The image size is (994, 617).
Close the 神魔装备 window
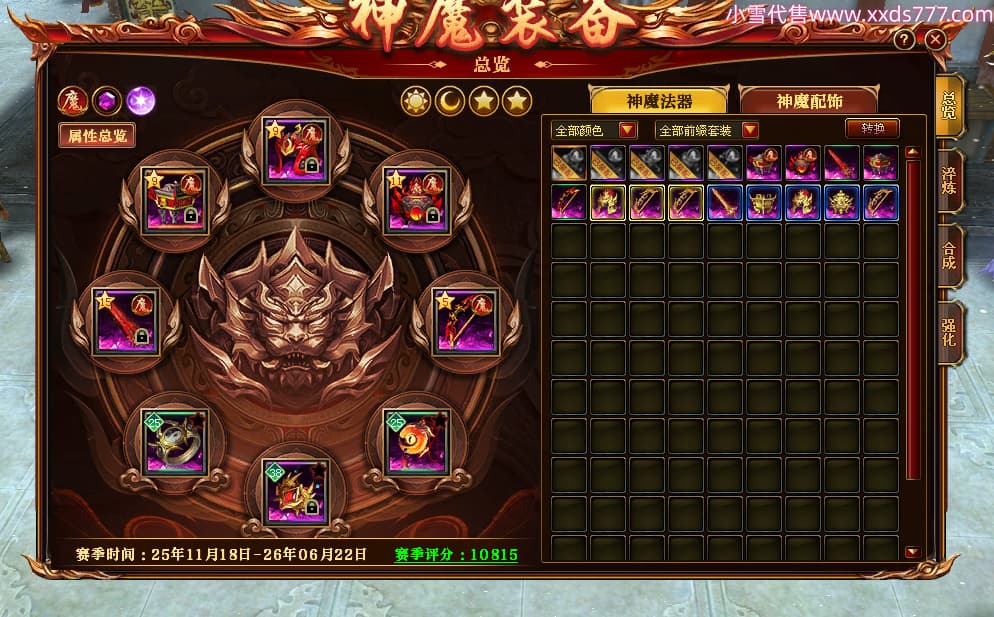[935, 40]
